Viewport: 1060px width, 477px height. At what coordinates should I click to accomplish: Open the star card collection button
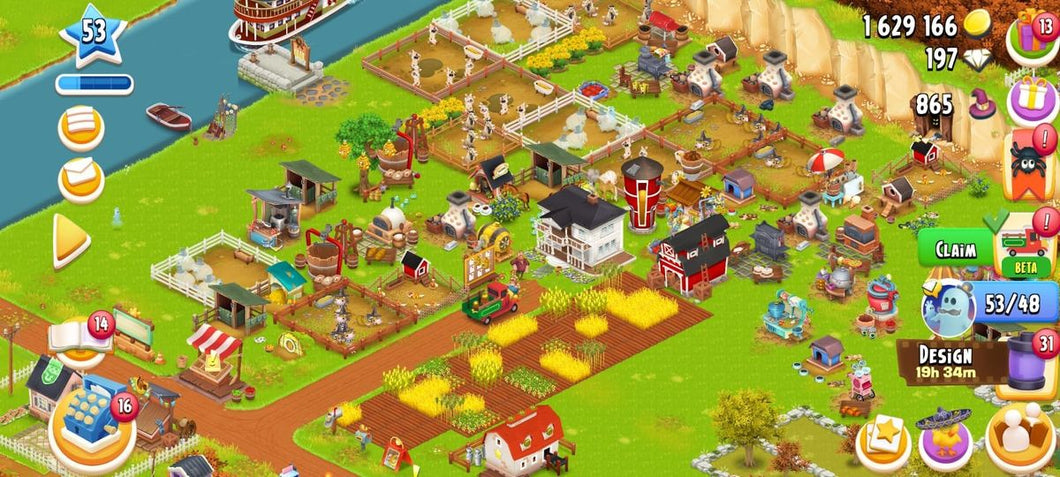click(x=883, y=439)
